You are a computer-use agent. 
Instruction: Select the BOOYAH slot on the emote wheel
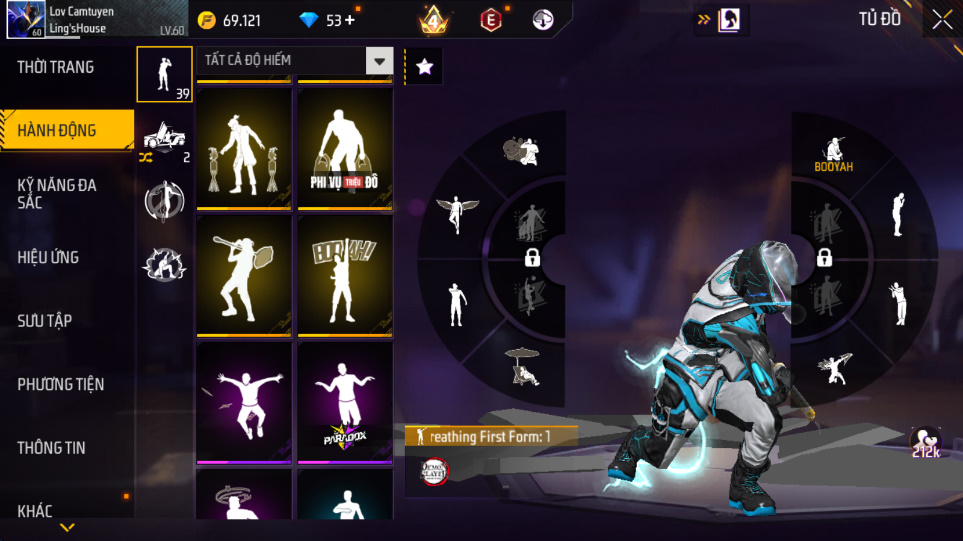pyautogui.click(x=833, y=153)
